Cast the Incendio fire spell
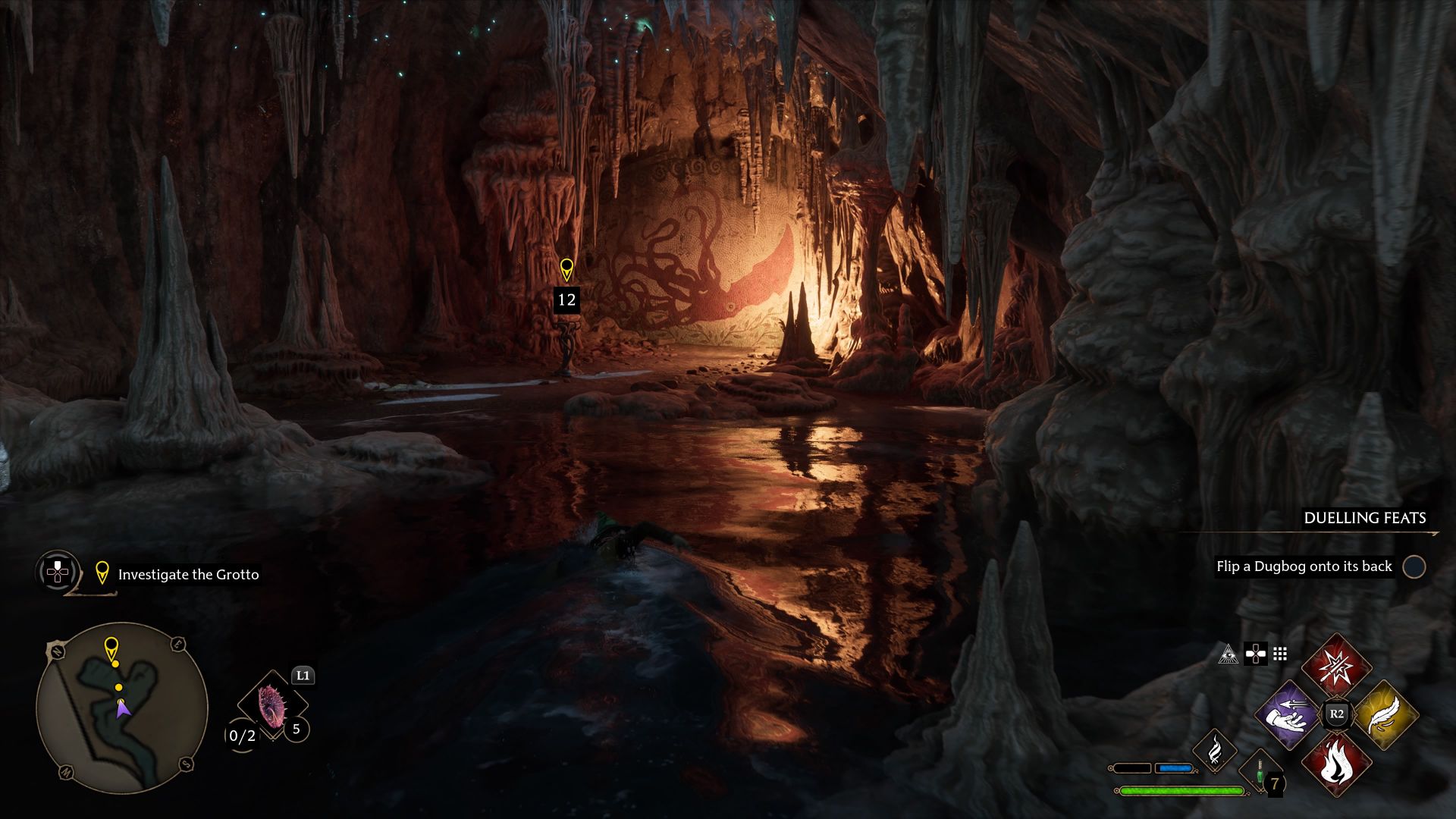The width and height of the screenshot is (1456, 819). [x=1336, y=763]
